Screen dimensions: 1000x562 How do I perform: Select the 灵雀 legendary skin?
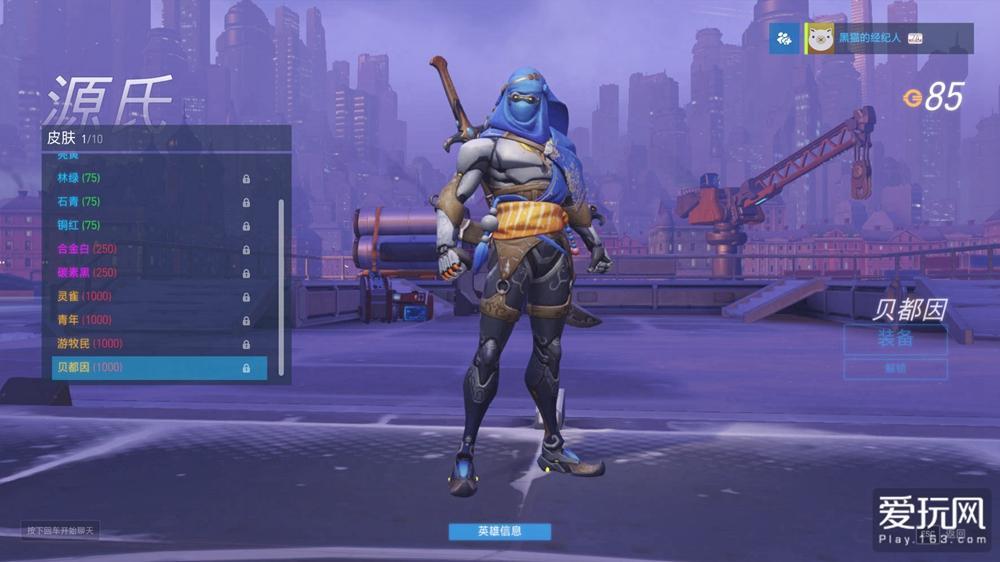pyautogui.click(x=150, y=296)
